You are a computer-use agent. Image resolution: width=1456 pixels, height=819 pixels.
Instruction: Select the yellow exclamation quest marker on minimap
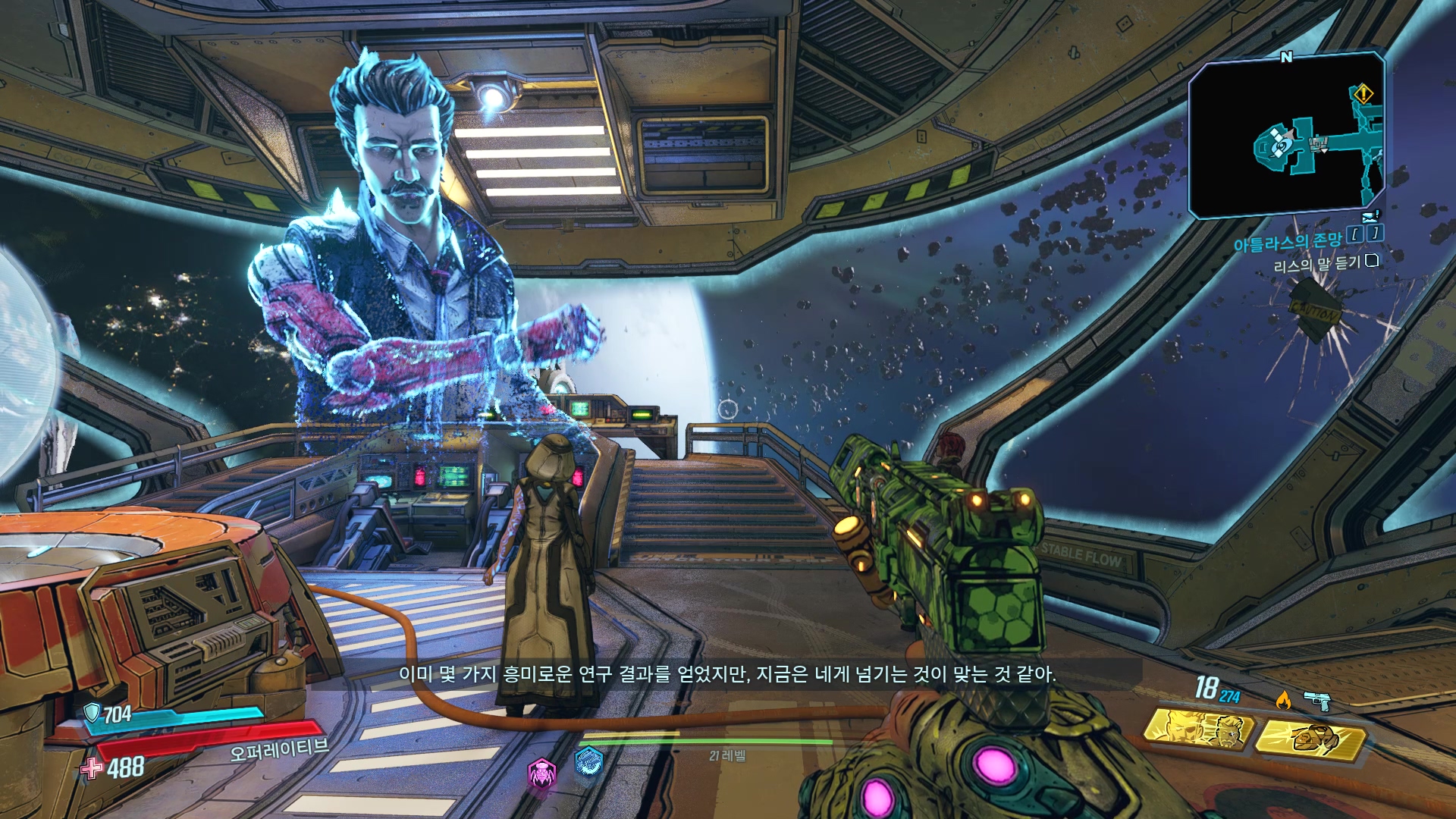tap(1363, 94)
